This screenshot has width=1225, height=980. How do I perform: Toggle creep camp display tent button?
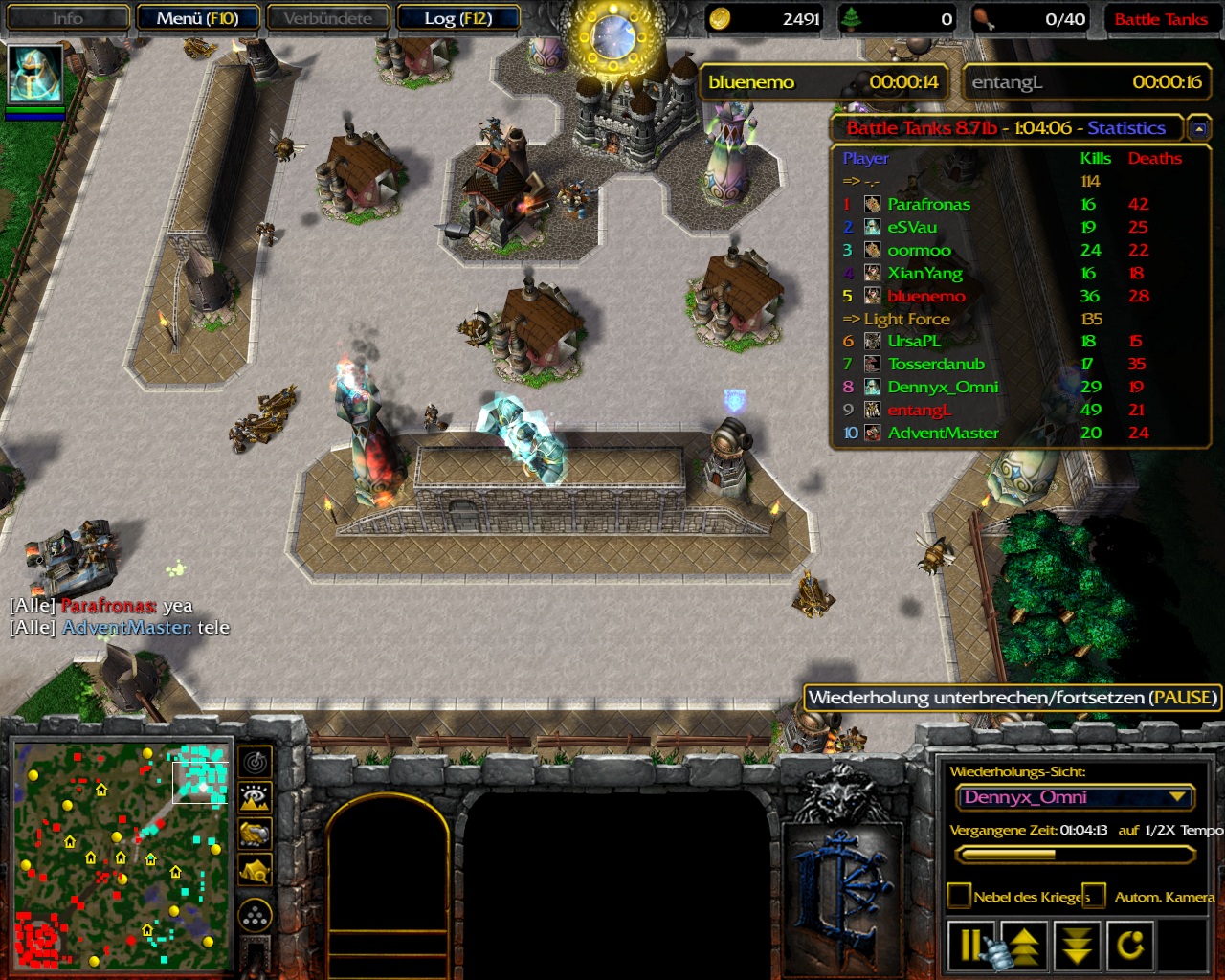(256, 870)
